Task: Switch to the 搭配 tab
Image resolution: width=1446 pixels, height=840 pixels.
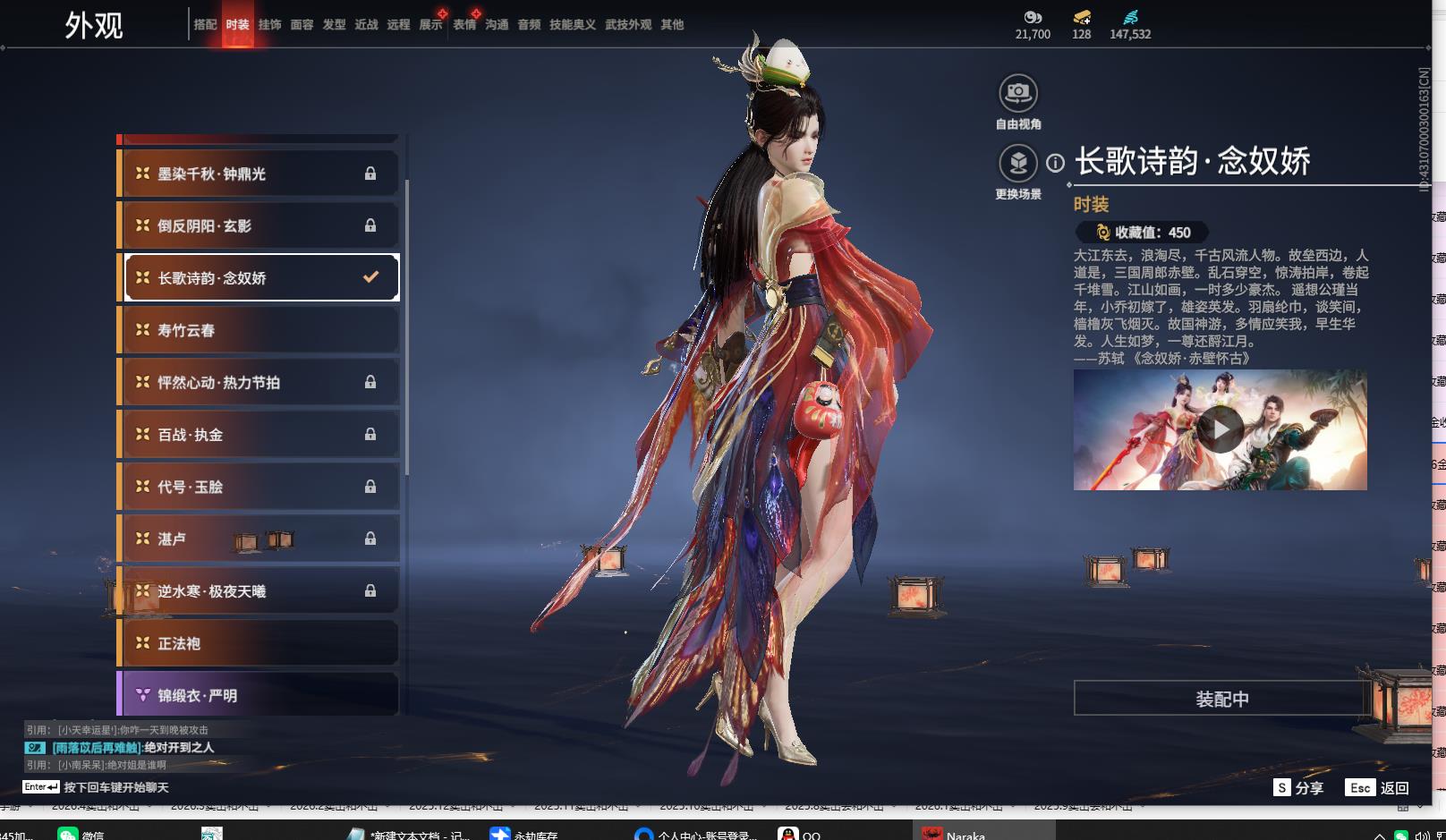Action: coord(205,25)
